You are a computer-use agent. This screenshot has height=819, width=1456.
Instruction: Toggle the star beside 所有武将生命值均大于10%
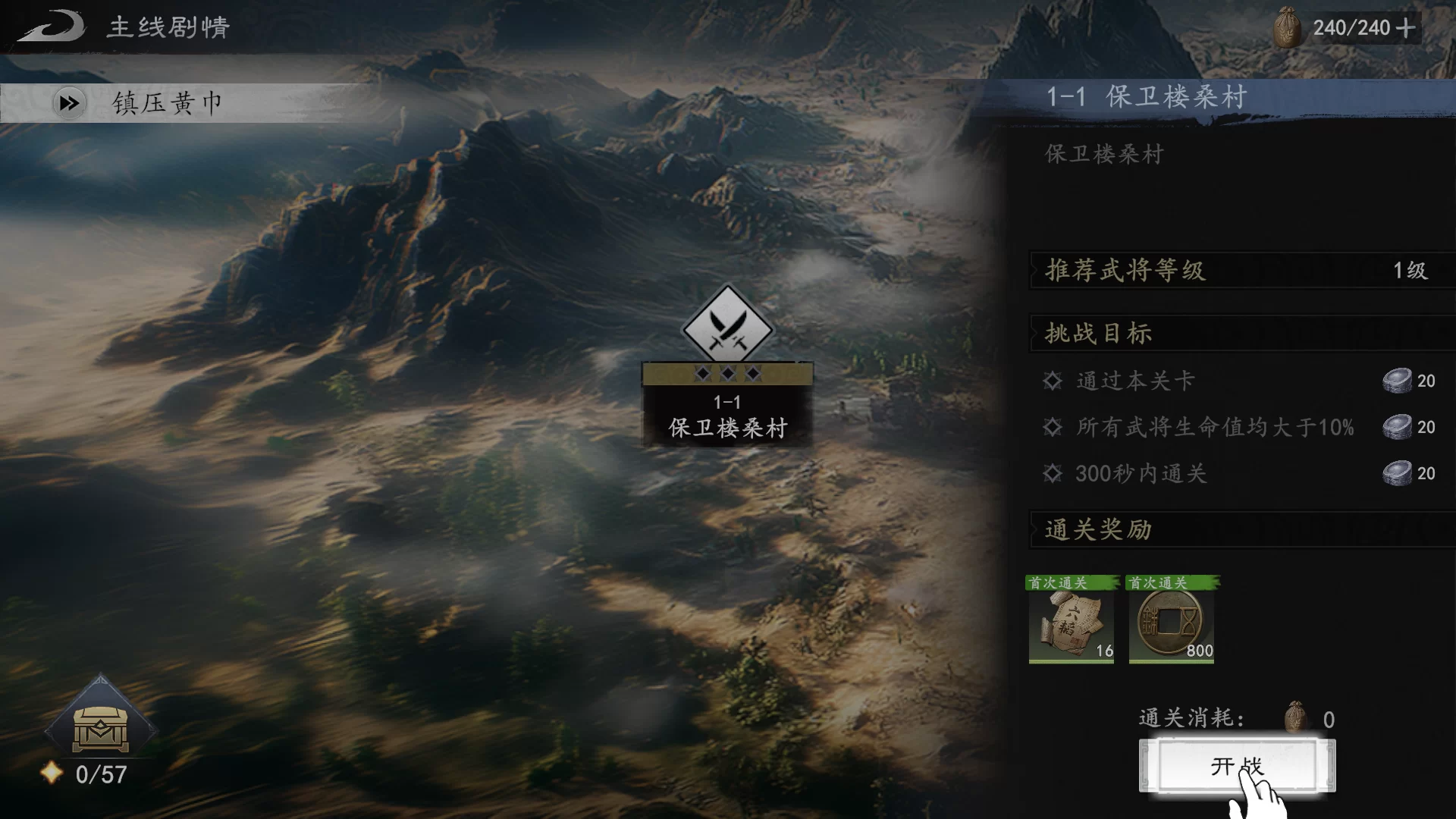[1052, 428]
